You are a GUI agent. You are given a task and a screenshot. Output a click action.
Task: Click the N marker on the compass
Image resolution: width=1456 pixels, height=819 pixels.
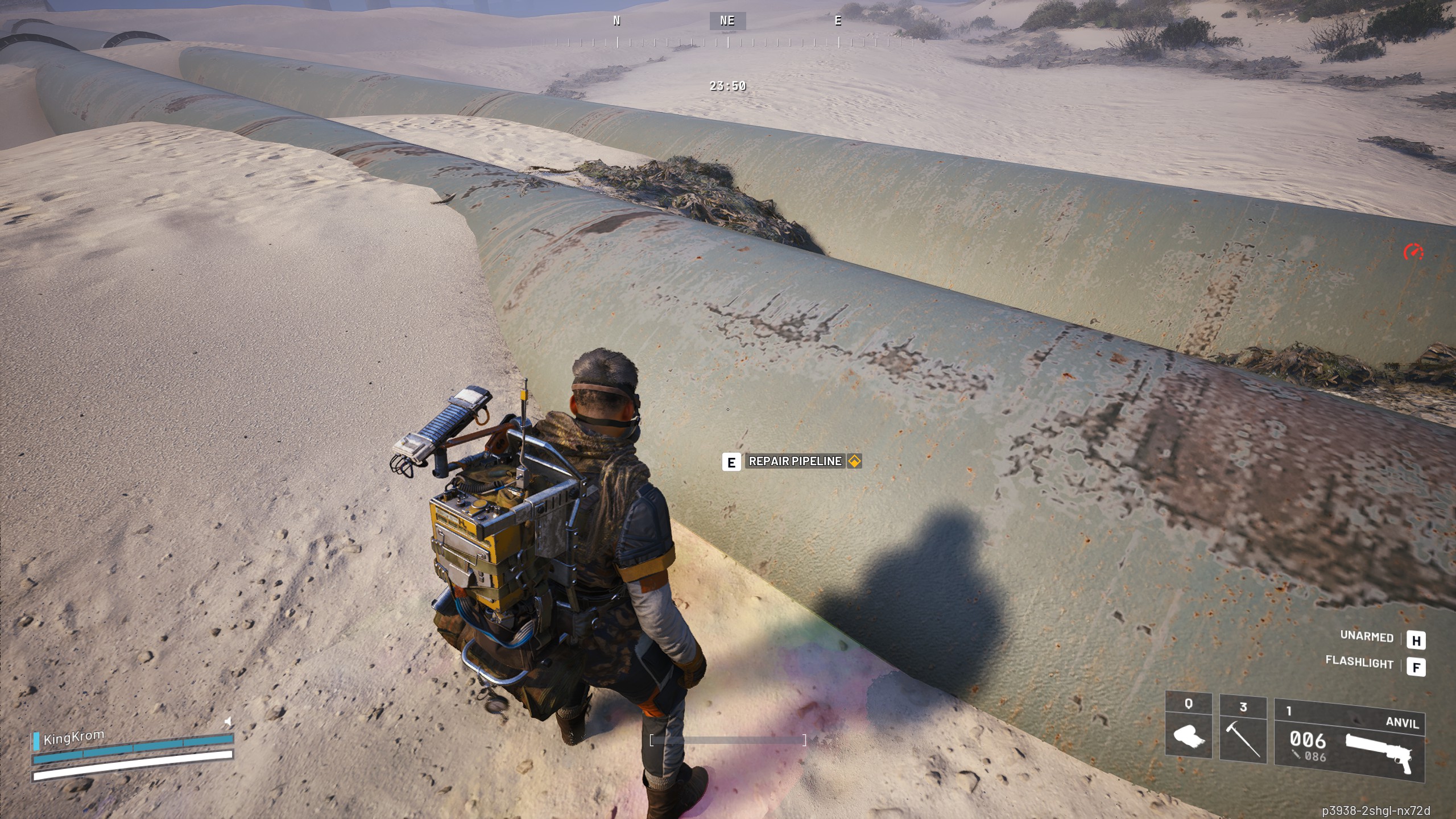coord(616,22)
